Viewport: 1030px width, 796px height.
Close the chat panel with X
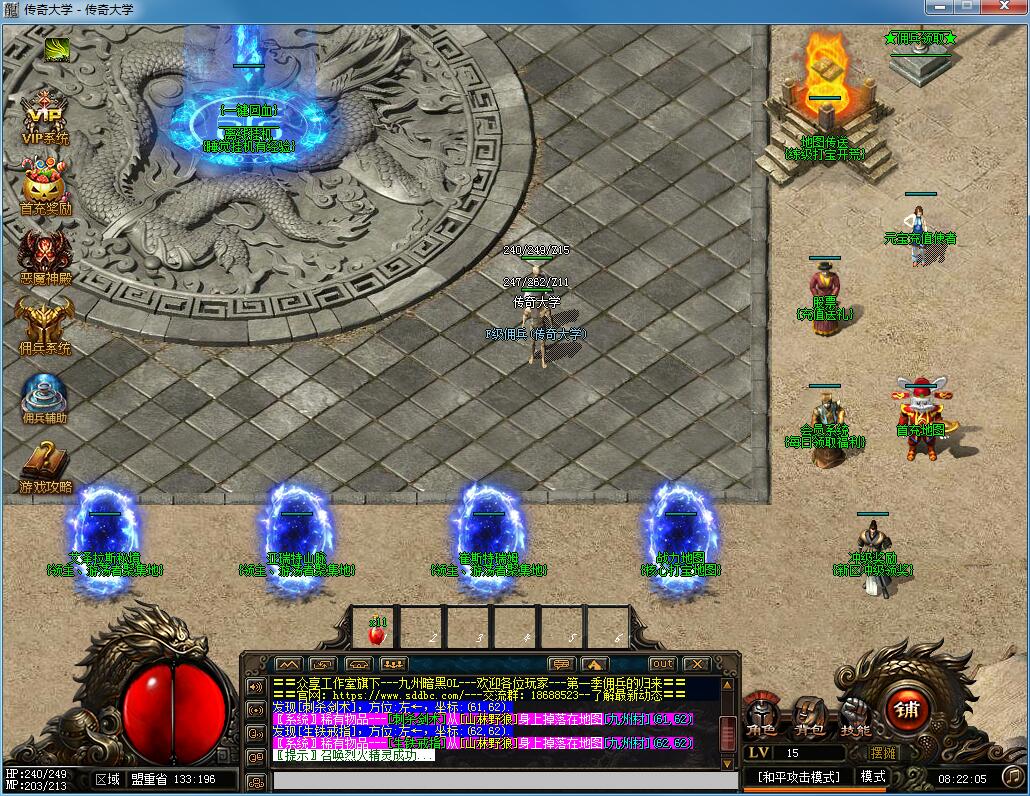coord(696,664)
